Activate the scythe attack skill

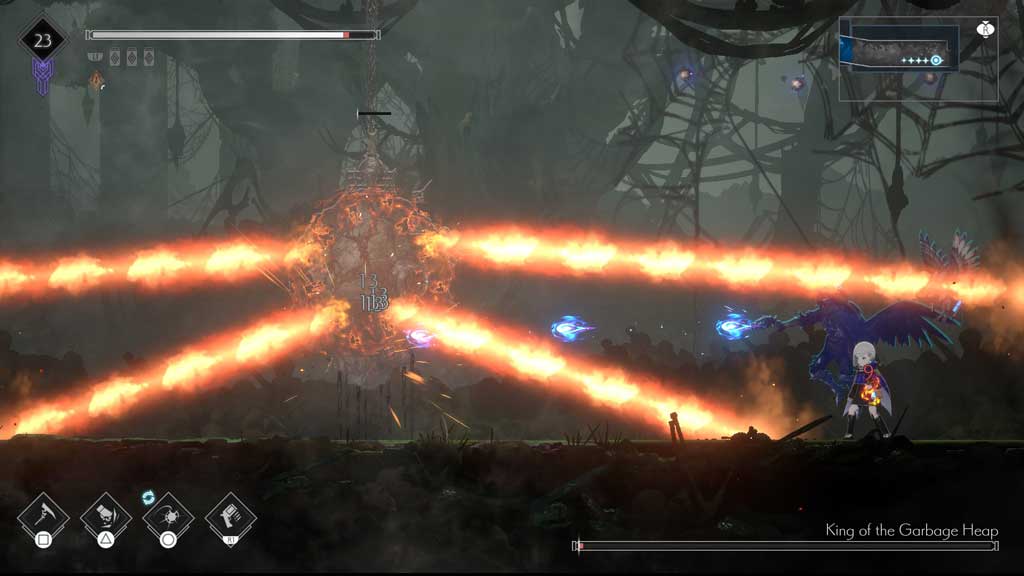(x=43, y=516)
